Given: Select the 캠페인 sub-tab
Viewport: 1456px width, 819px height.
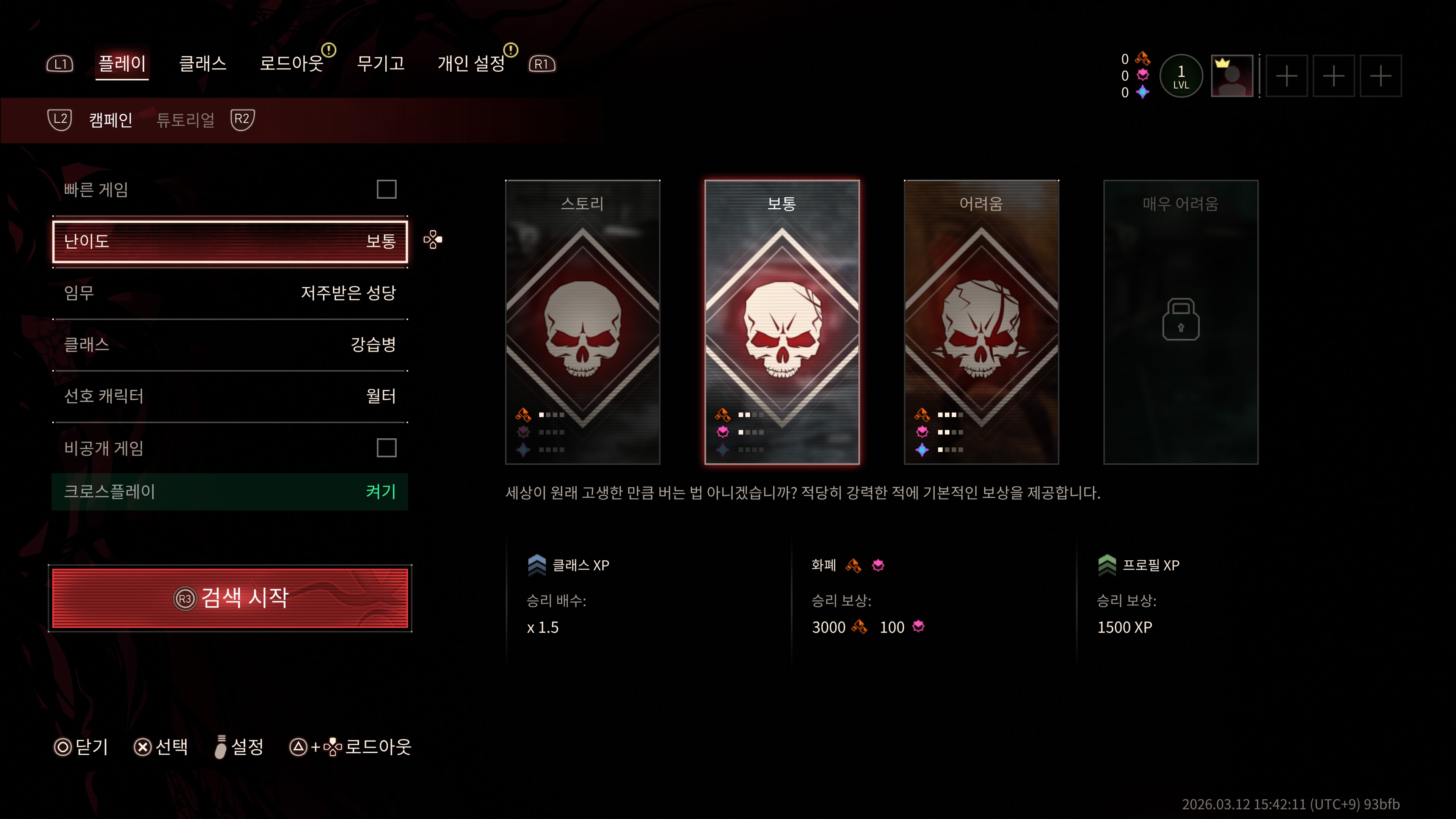Looking at the screenshot, I should [x=111, y=120].
